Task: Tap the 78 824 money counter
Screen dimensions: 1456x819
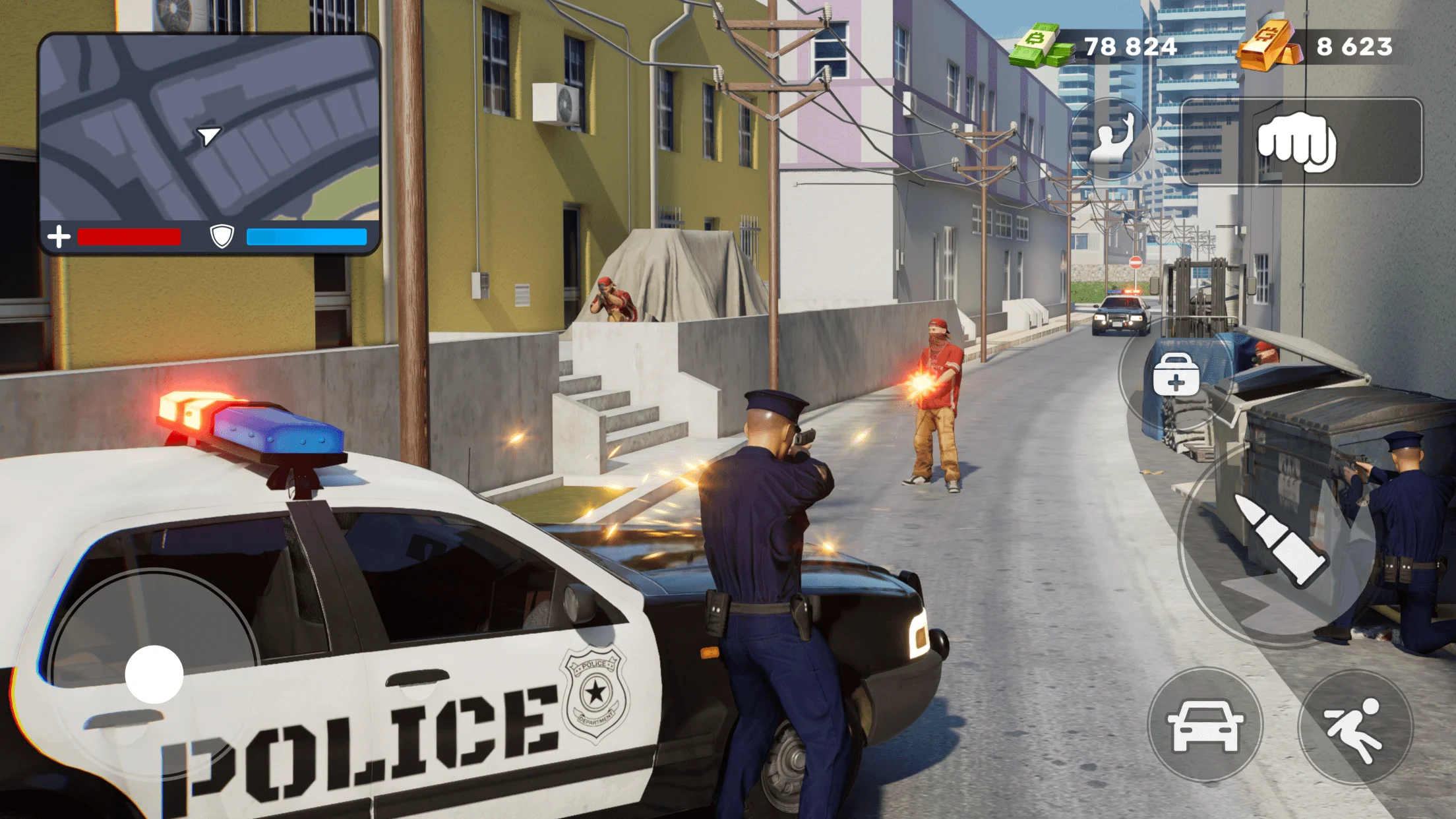Action: 1130,46
